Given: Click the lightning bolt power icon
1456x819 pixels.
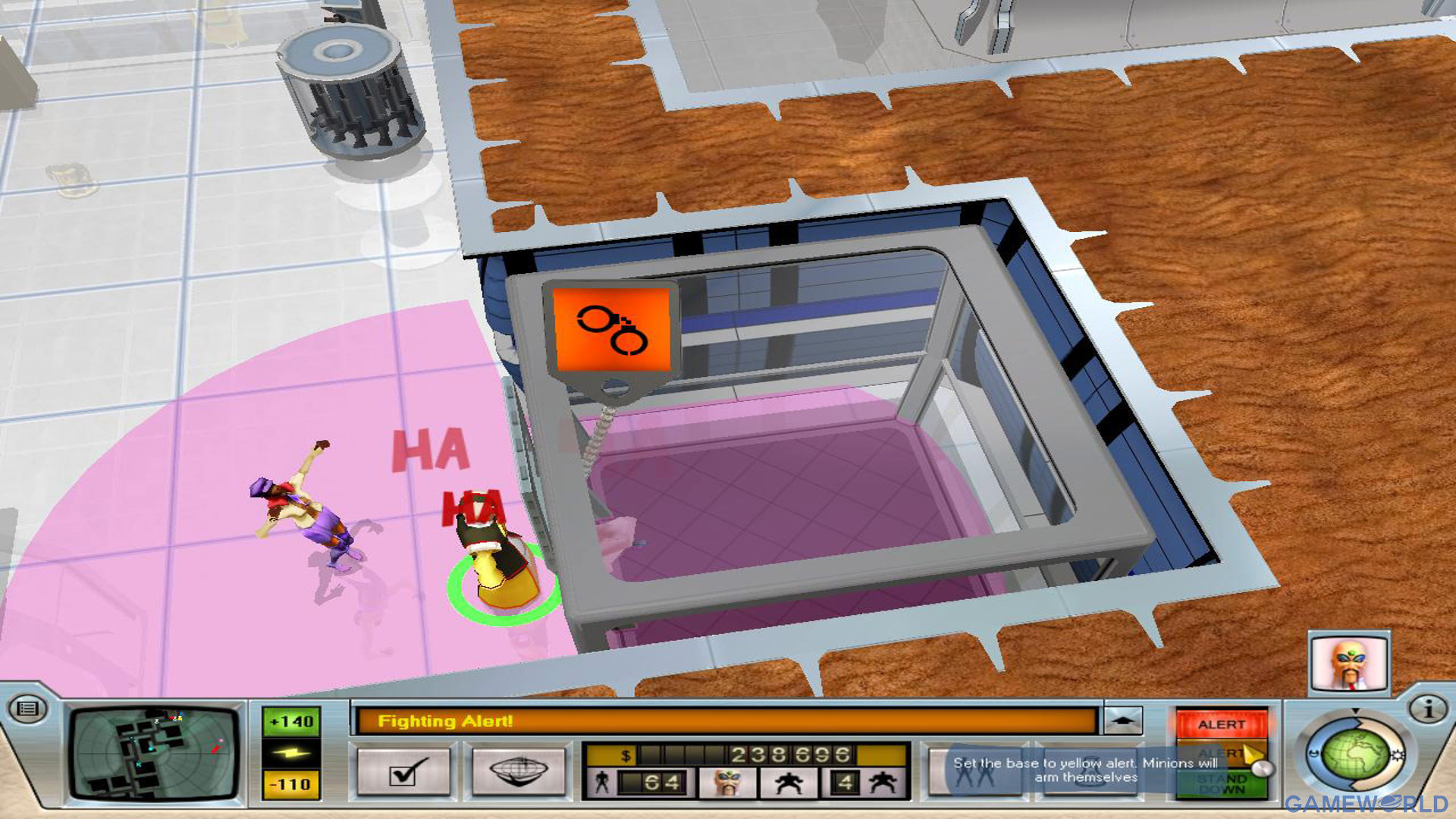Looking at the screenshot, I should click(x=290, y=754).
